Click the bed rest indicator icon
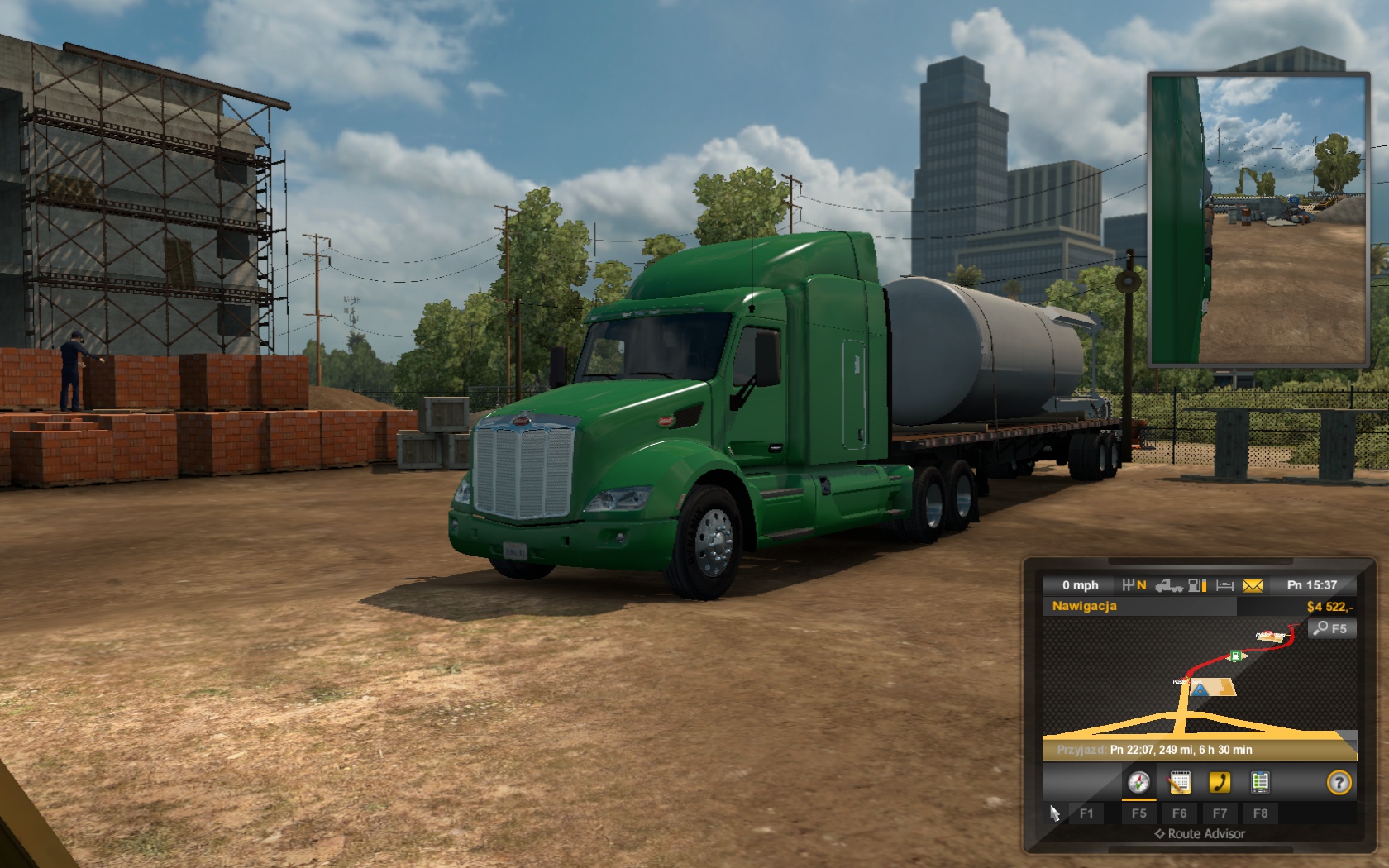Image resolution: width=1389 pixels, height=868 pixels. pos(1225,585)
